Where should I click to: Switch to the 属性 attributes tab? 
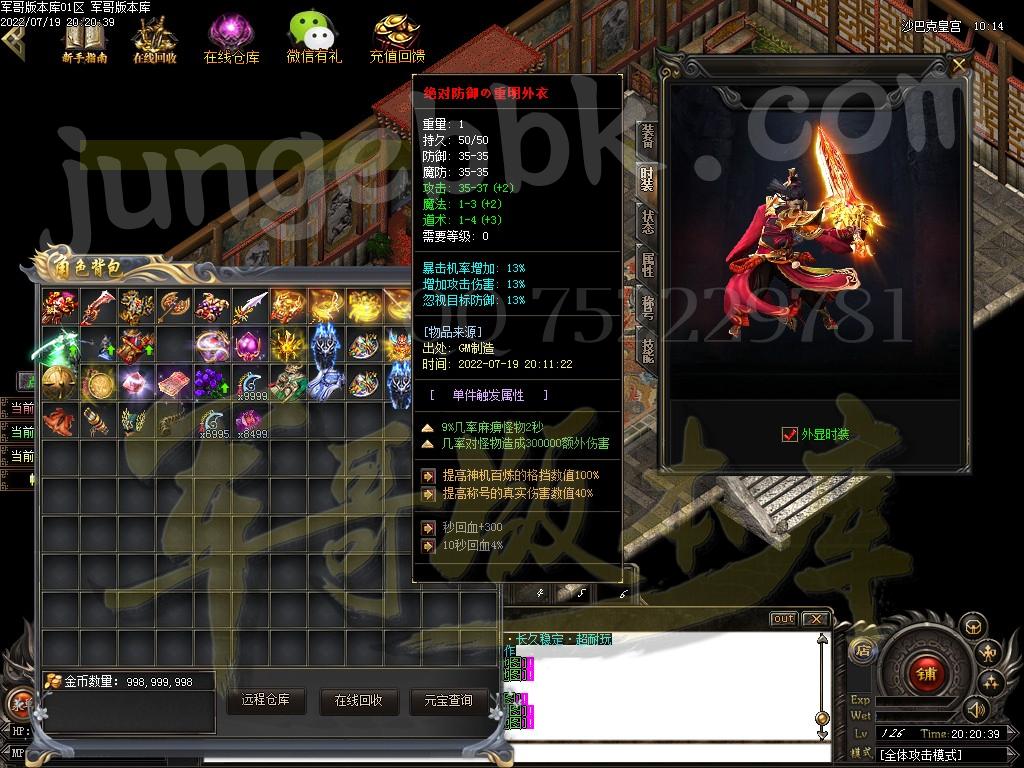[x=647, y=265]
